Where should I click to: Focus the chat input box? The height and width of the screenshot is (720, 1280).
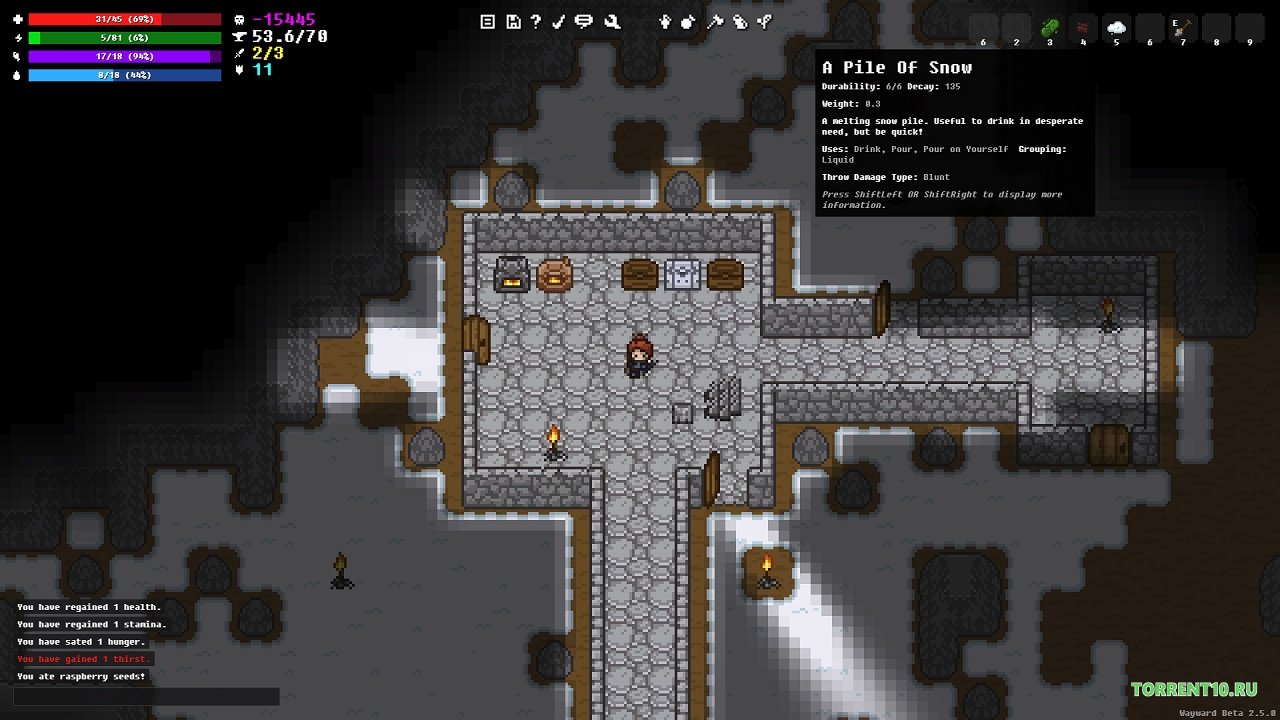[146, 697]
